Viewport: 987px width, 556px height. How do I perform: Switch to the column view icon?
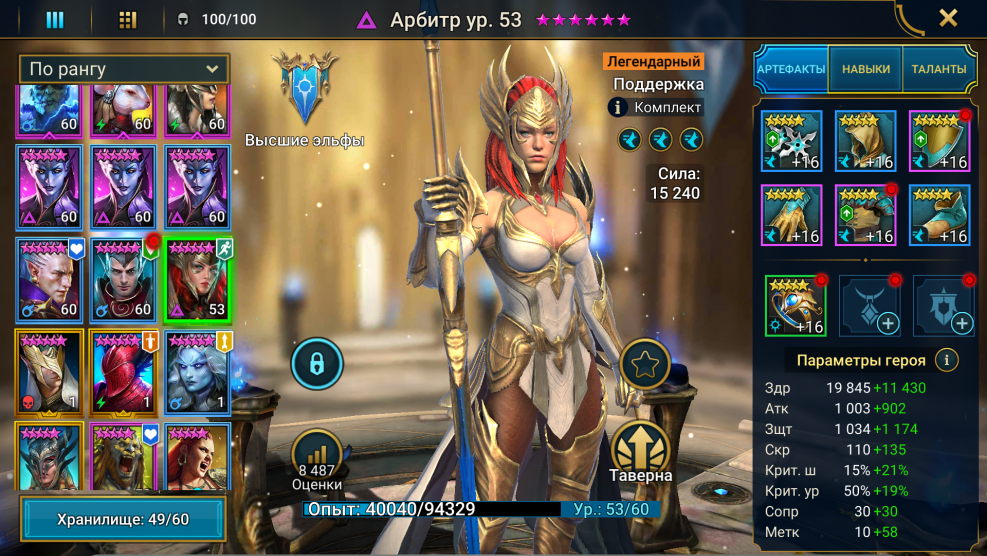point(55,19)
